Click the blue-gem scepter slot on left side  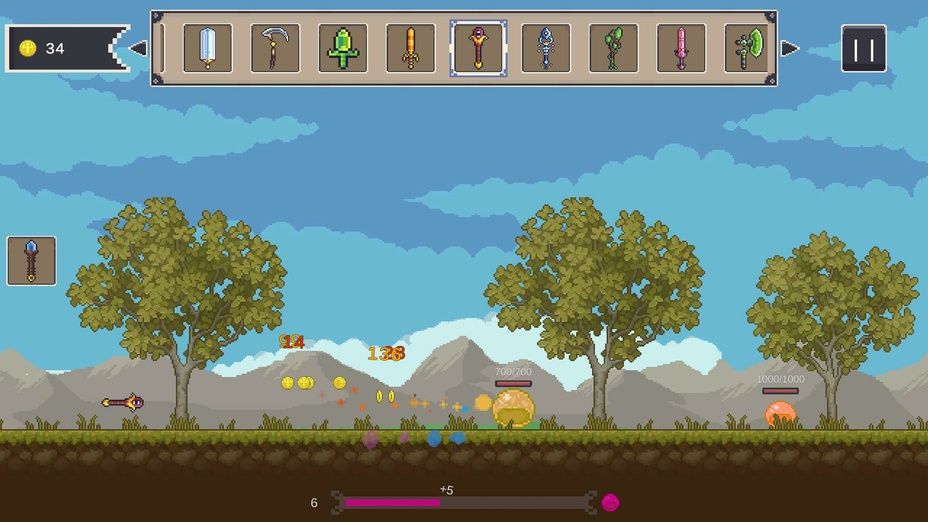pos(32,261)
